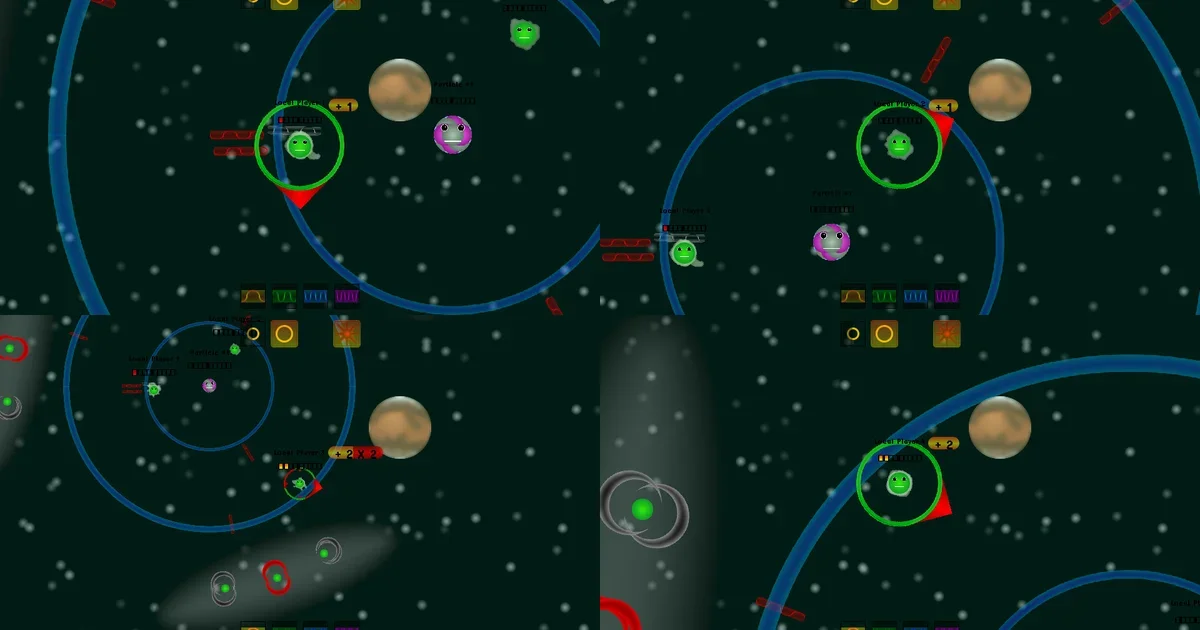Choose the orange single-pulse wave icon in the top-right view
This screenshot has height=630, width=1200.
(x=853, y=296)
